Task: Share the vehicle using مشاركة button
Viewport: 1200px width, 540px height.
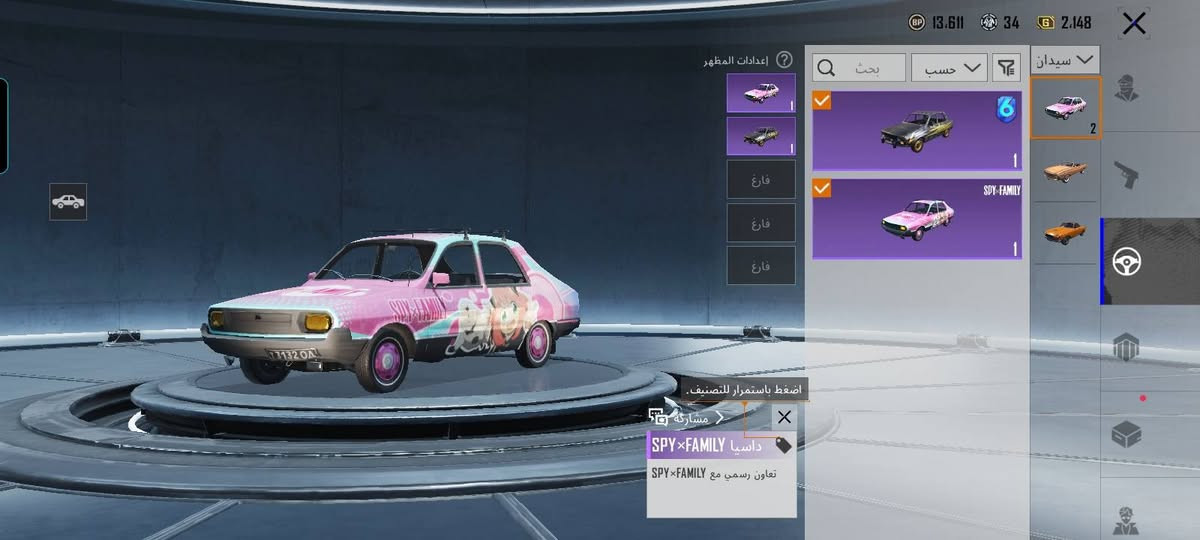Action: point(687,418)
